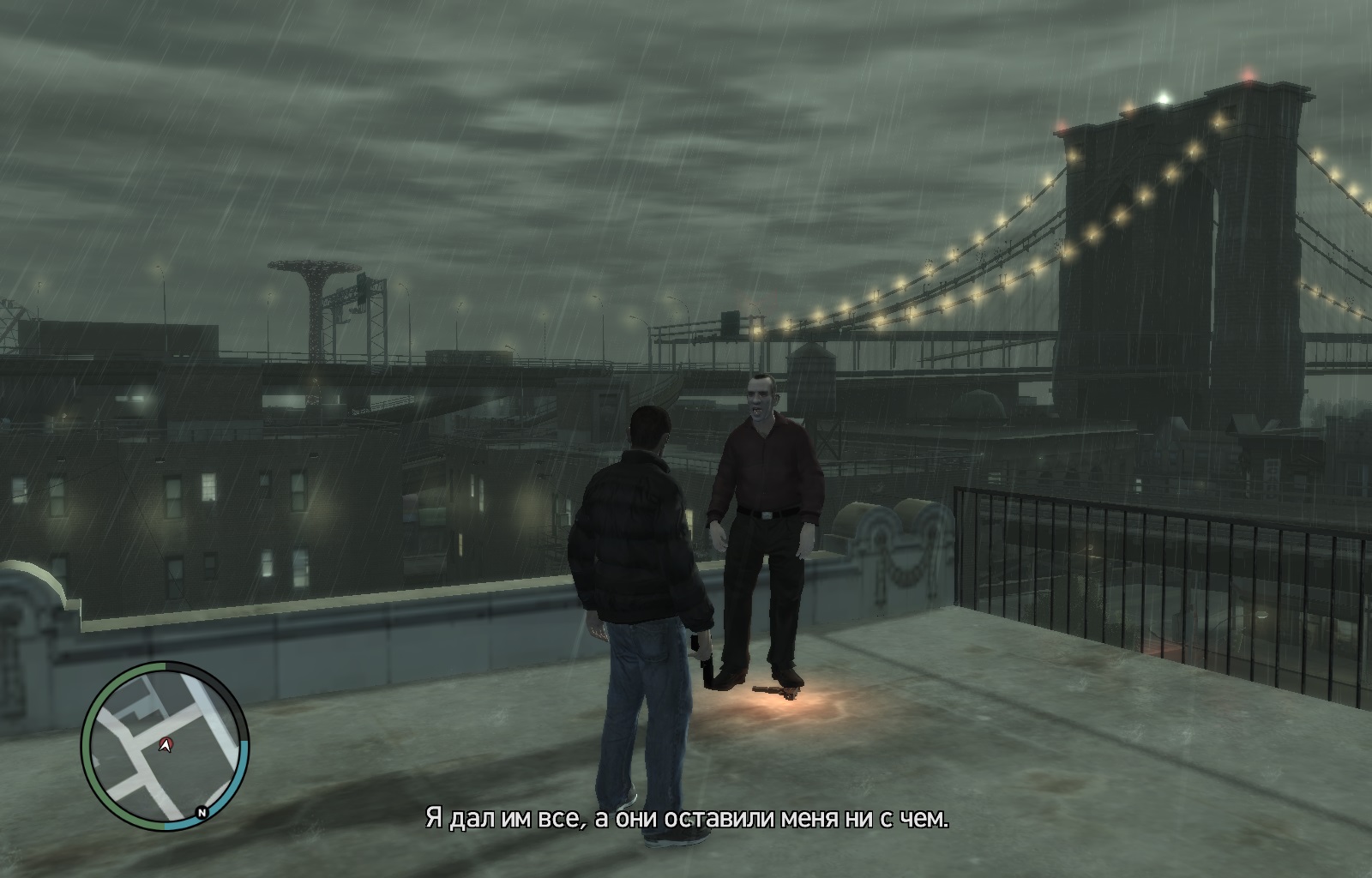Viewport: 1372px width, 878px height.
Task: Select the player arrow on the minimap
Action: pos(165,745)
